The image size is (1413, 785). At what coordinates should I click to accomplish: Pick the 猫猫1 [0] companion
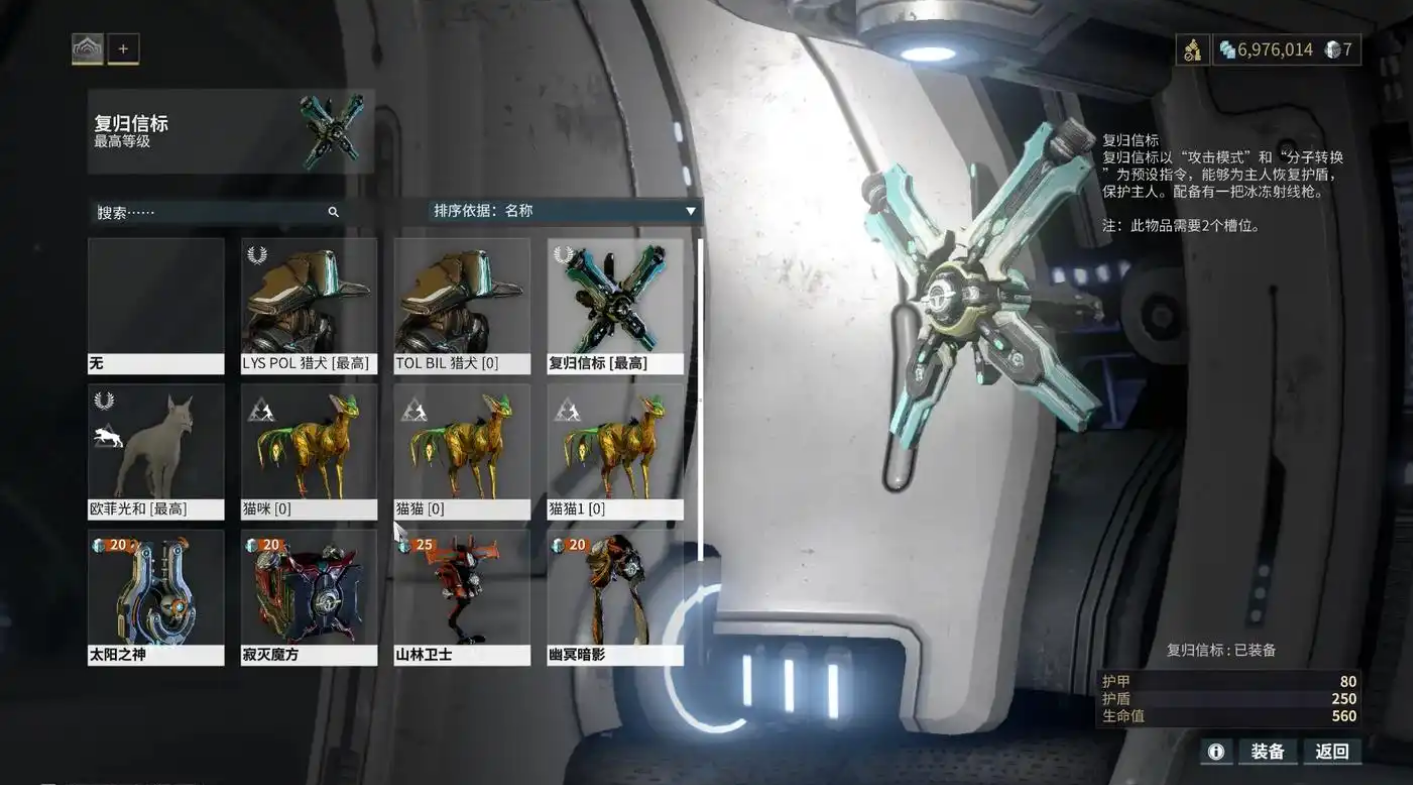point(615,452)
